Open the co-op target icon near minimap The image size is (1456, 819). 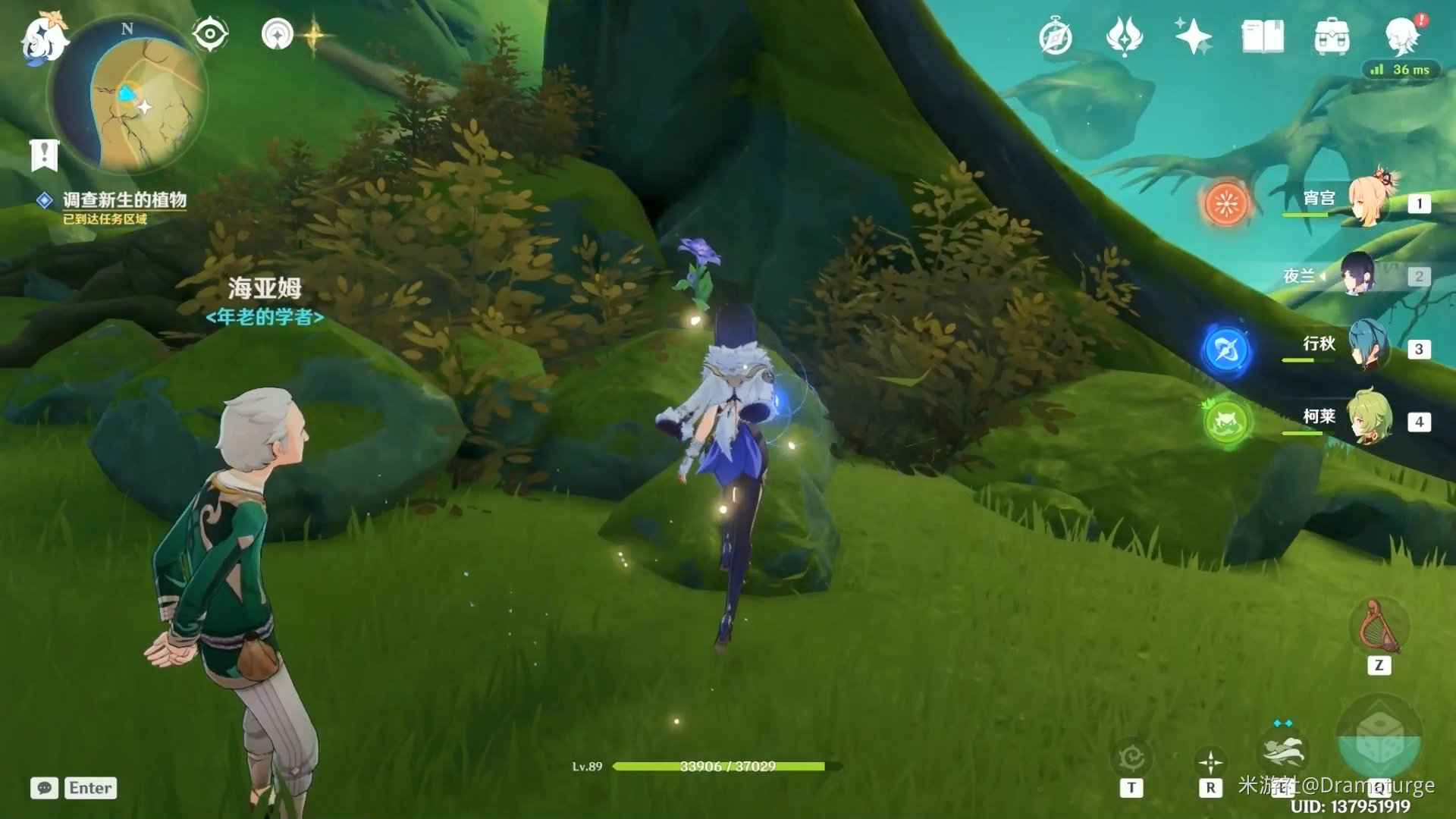tap(278, 34)
